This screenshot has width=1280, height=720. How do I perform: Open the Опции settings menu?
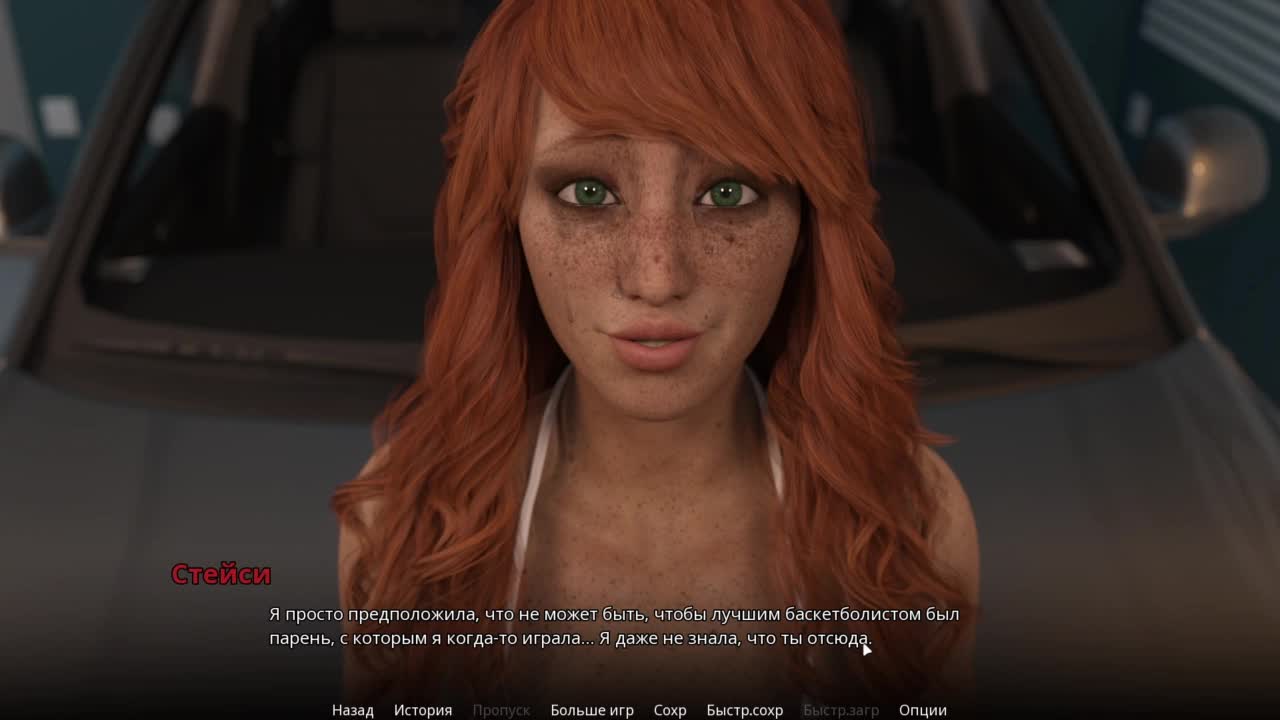point(922,710)
